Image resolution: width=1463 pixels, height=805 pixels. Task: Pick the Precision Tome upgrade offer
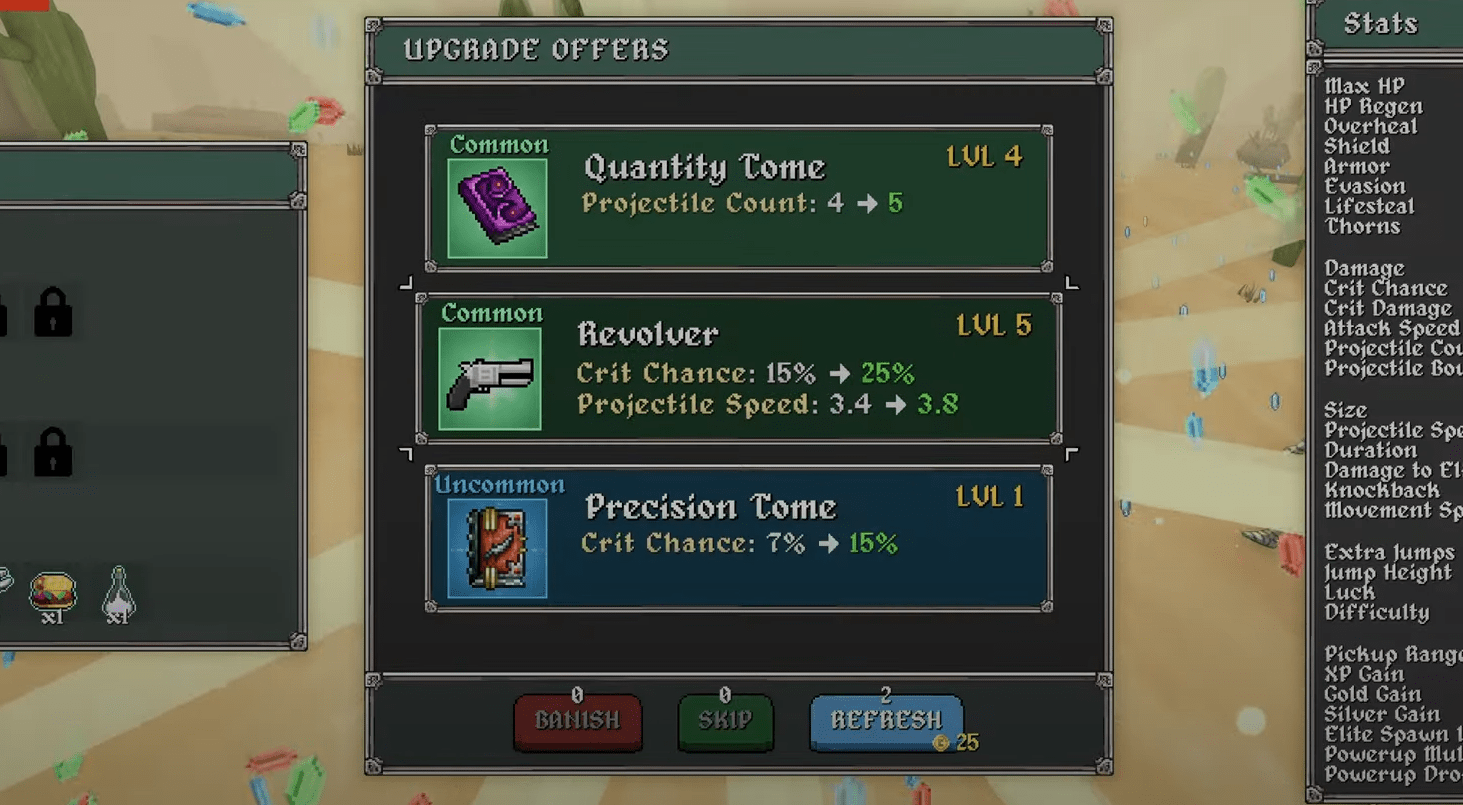[738, 537]
